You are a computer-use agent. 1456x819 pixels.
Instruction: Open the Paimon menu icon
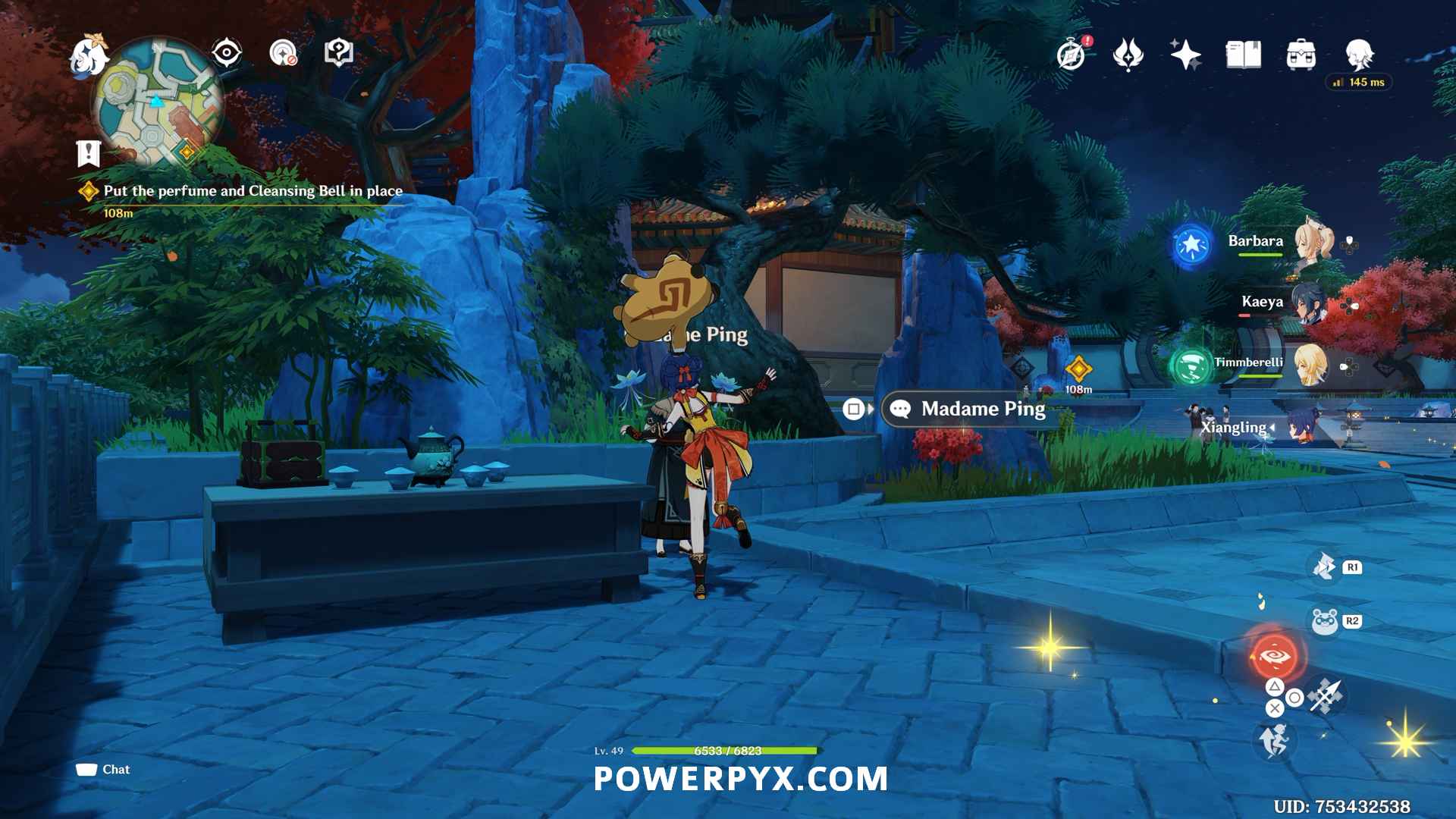[89, 55]
